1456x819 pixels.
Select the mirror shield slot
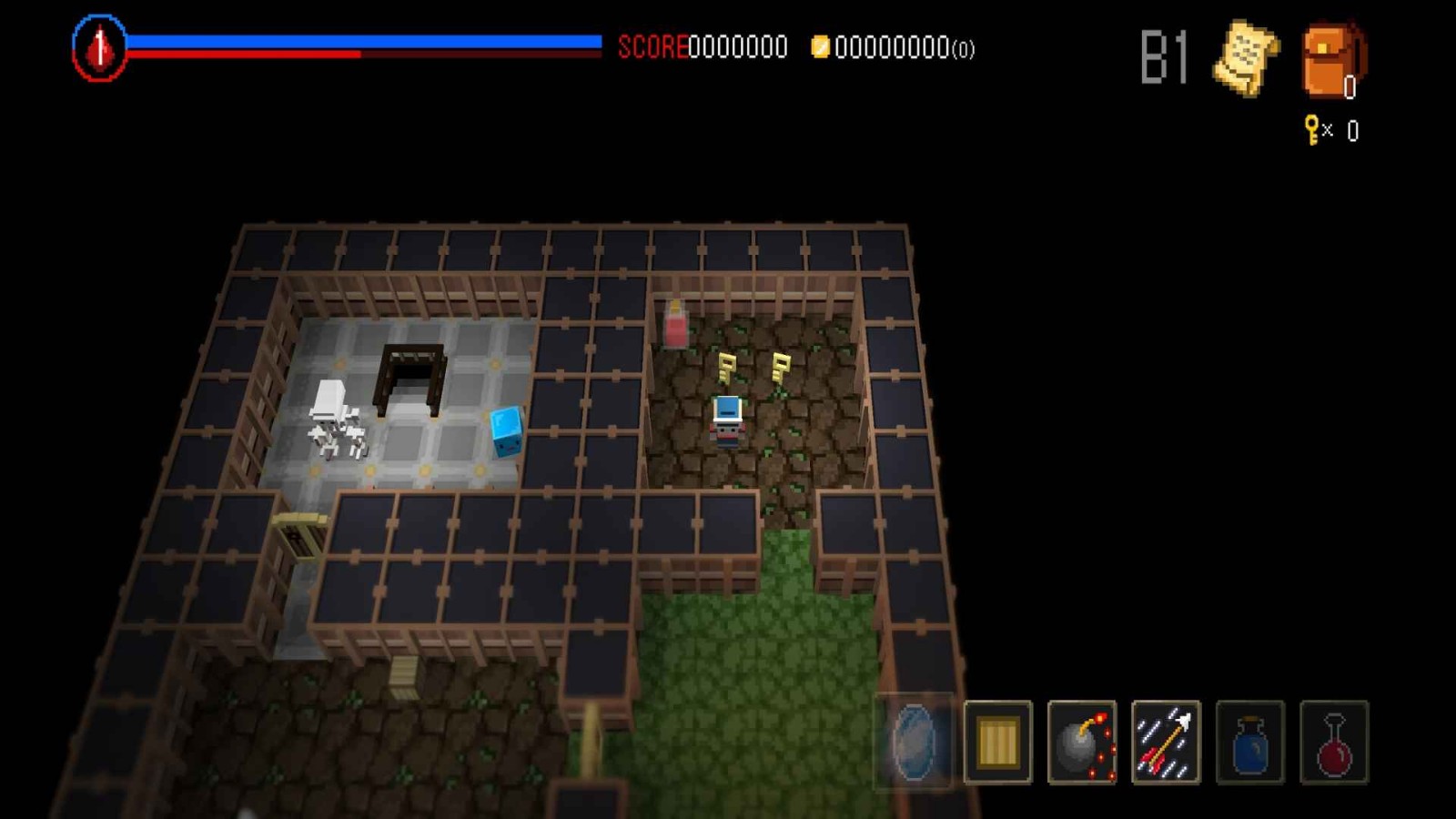[914, 742]
